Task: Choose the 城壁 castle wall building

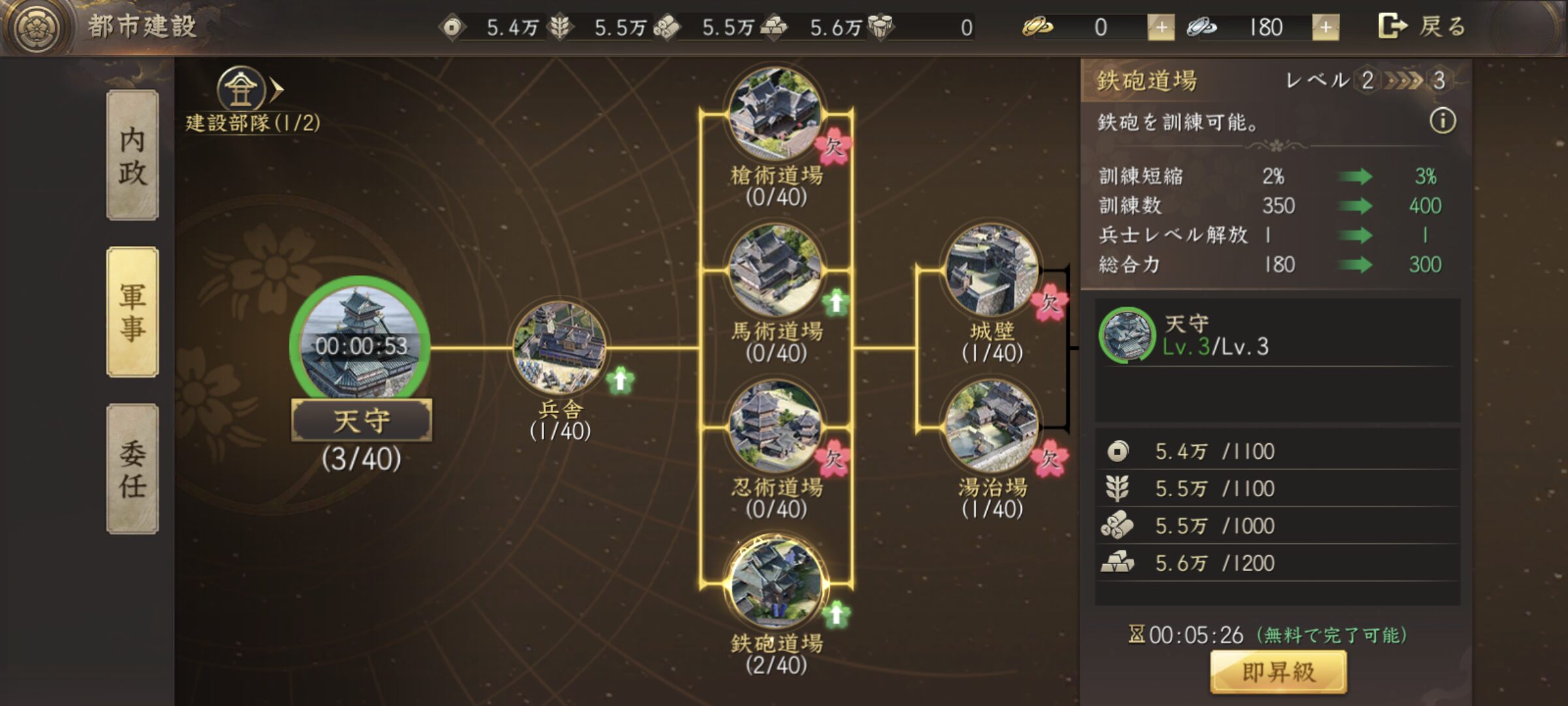Action: tap(991, 270)
